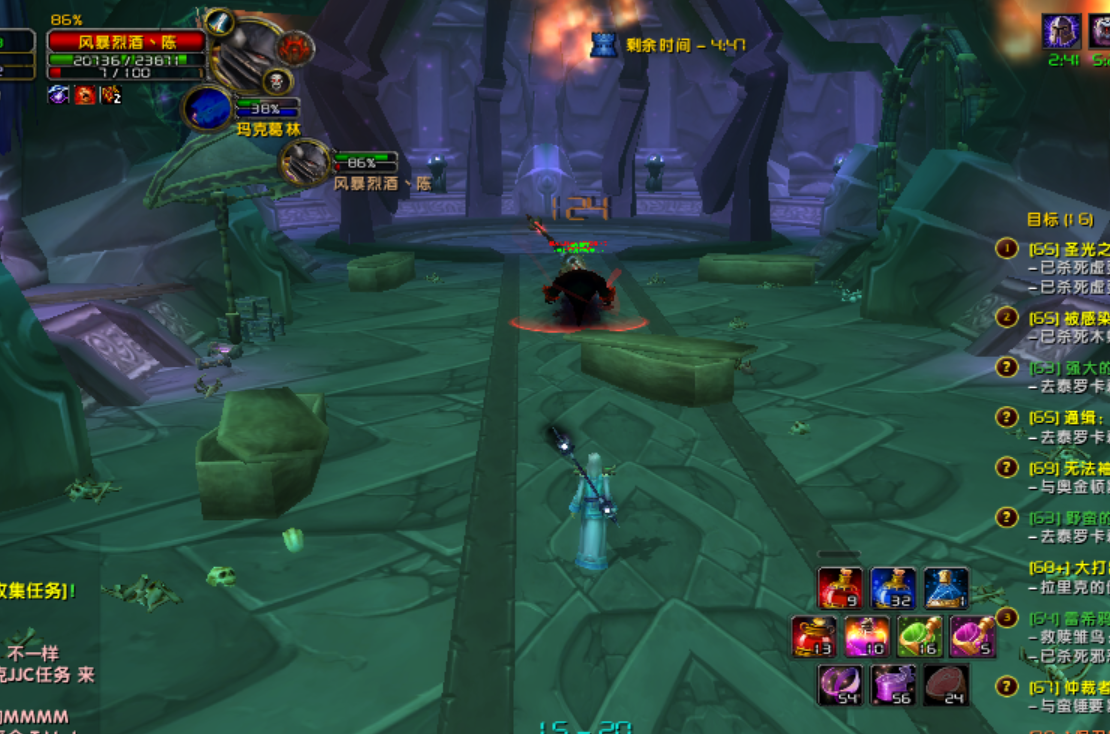Select party member 玛克葛林's blue portrait
Screen dimensions: 1110x734
(208, 108)
